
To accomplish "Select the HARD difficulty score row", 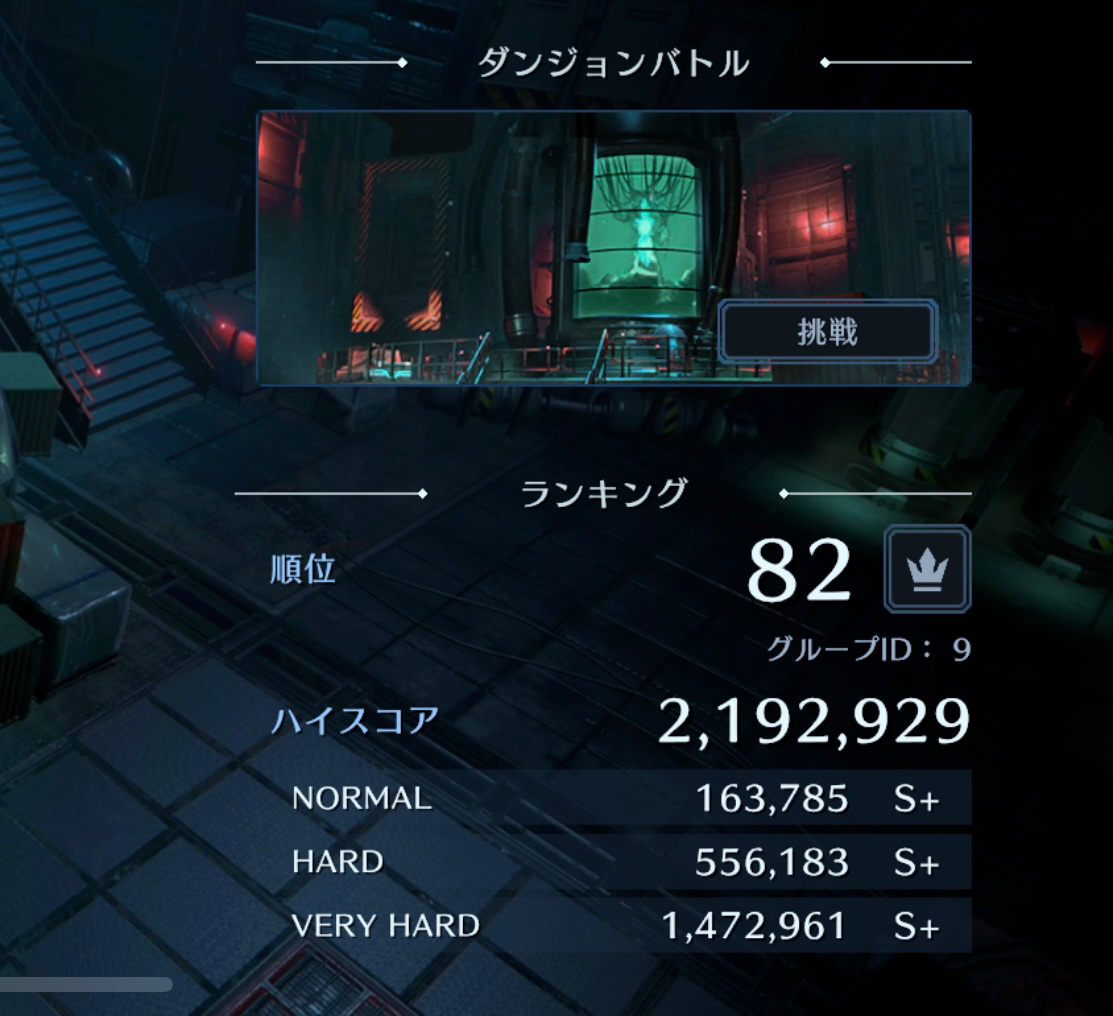I will tap(615, 862).
